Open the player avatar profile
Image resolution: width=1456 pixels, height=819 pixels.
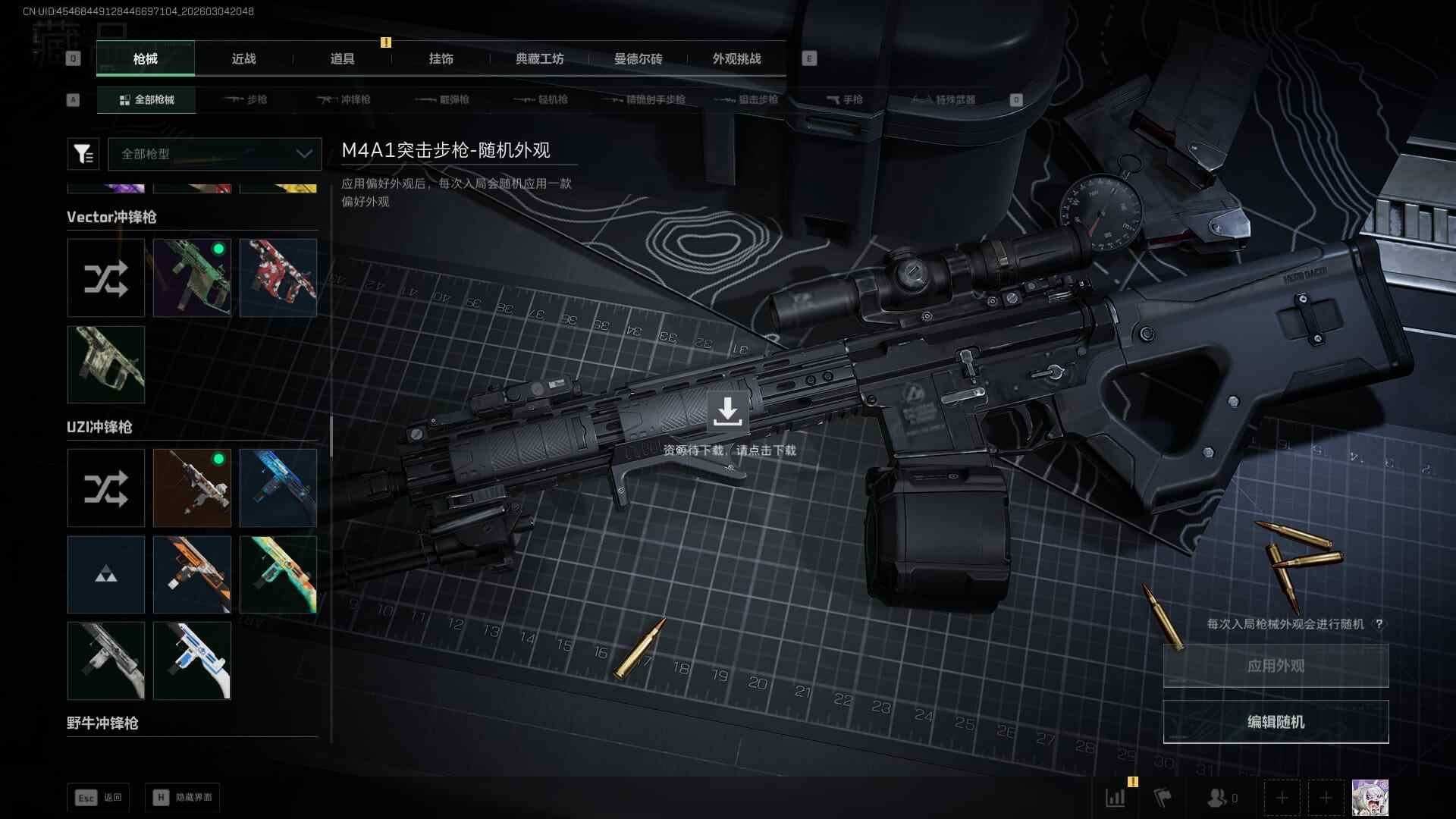(1370, 798)
